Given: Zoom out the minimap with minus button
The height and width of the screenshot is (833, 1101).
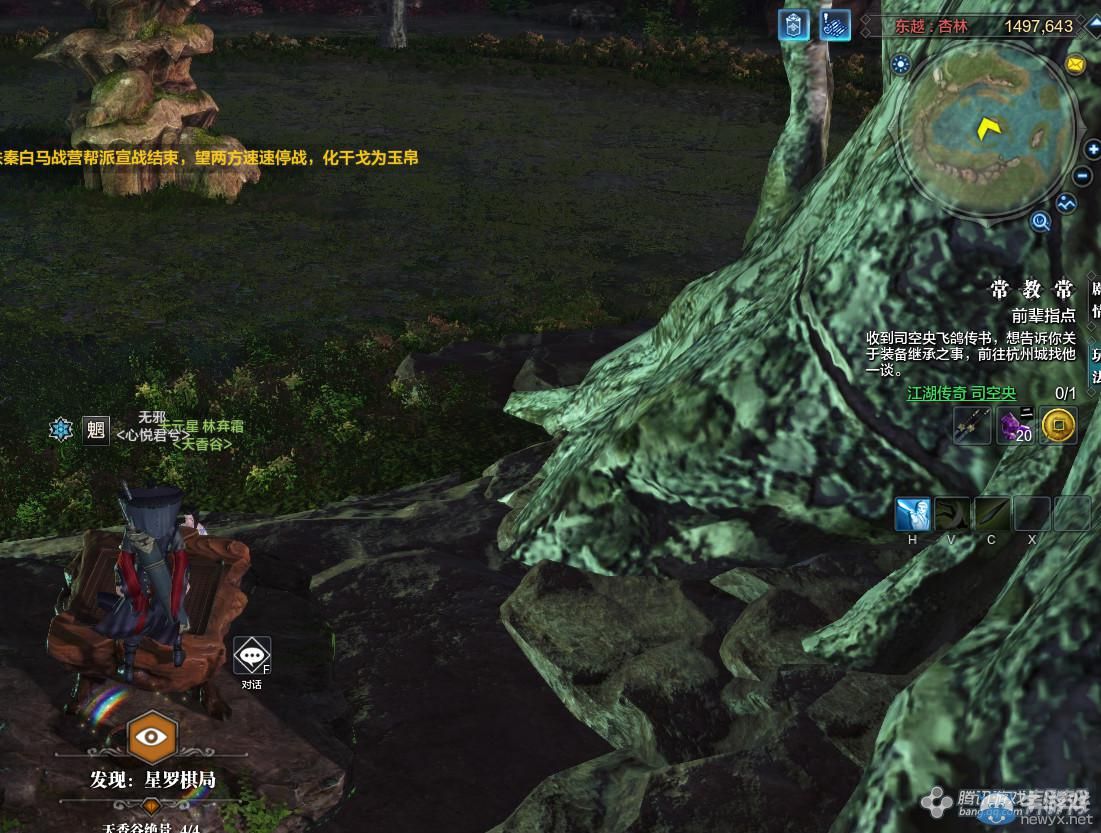Looking at the screenshot, I should tap(1082, 177).
